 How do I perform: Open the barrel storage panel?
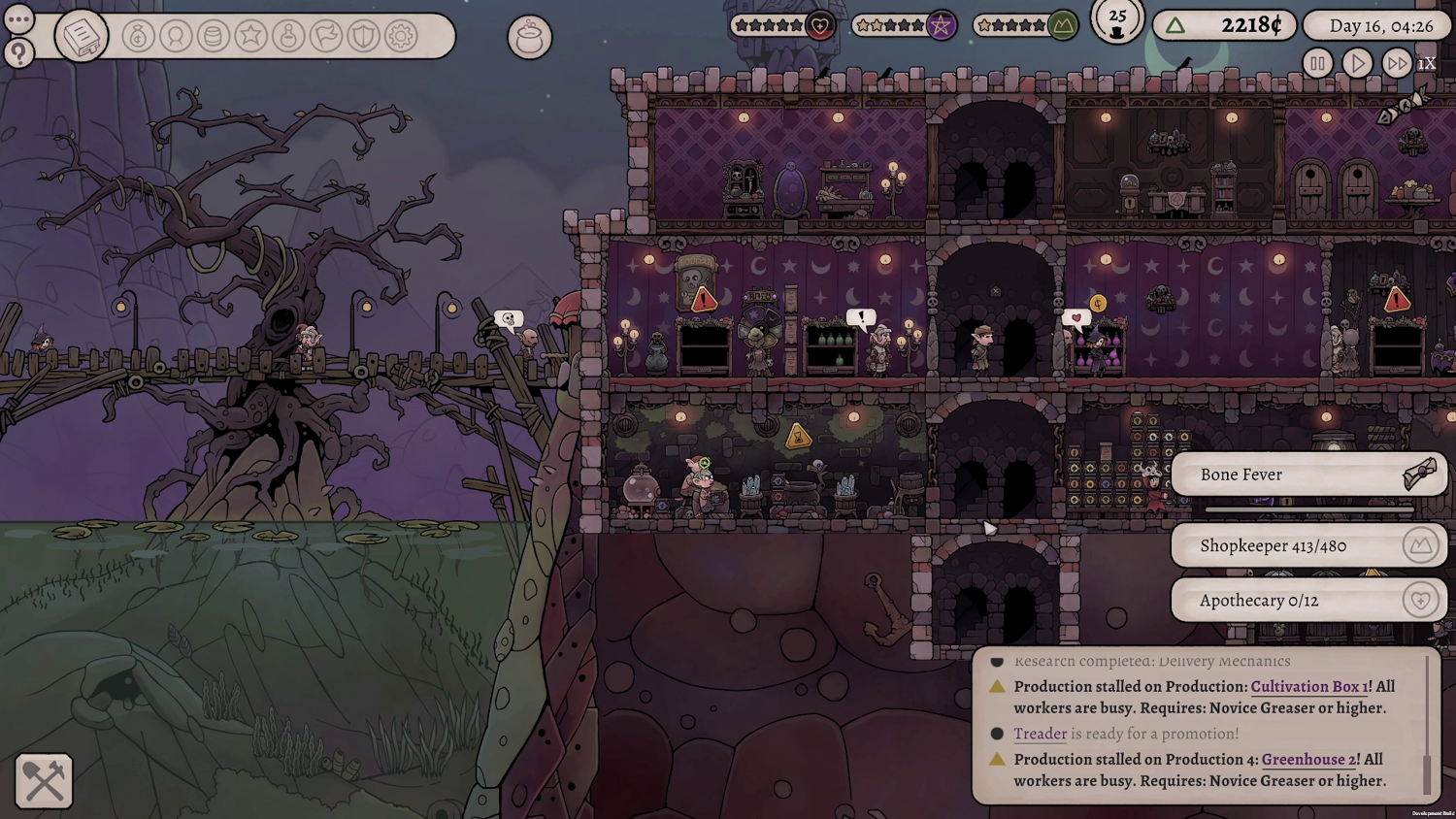click(213, 37)
